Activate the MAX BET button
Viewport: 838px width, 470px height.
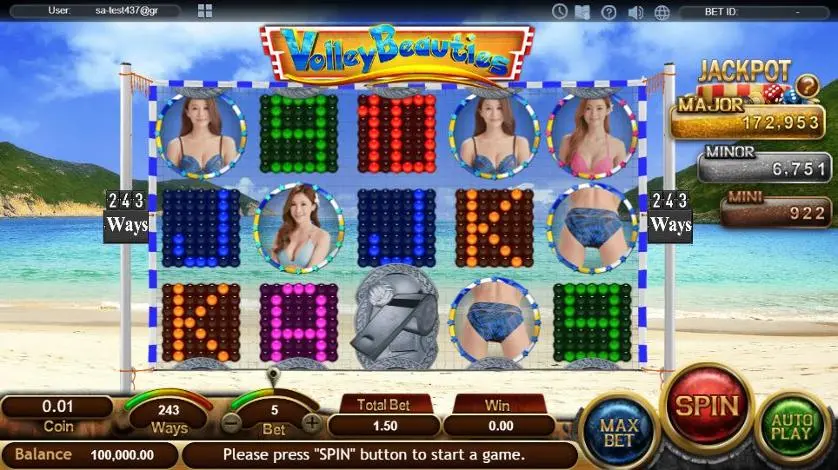point(618,429)
